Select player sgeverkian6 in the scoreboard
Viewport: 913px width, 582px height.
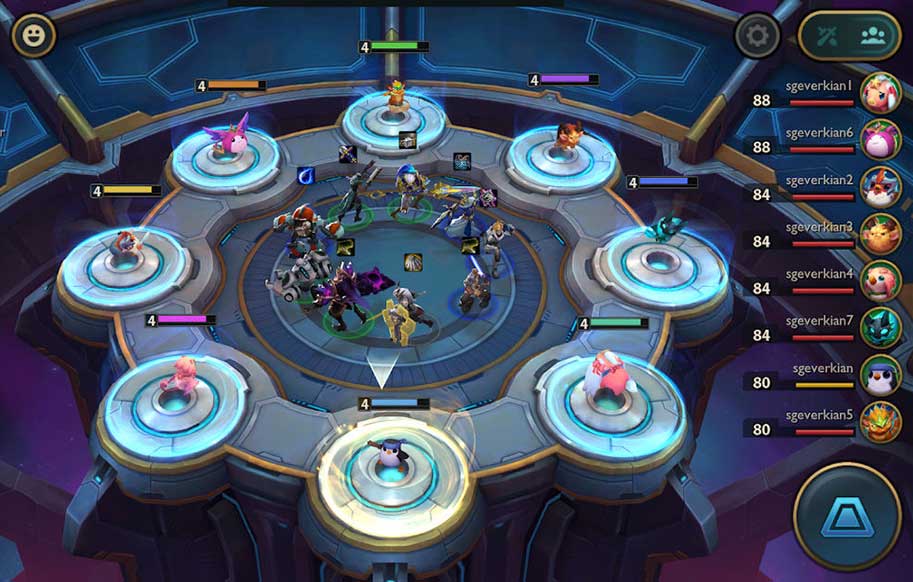coord(880,141)
